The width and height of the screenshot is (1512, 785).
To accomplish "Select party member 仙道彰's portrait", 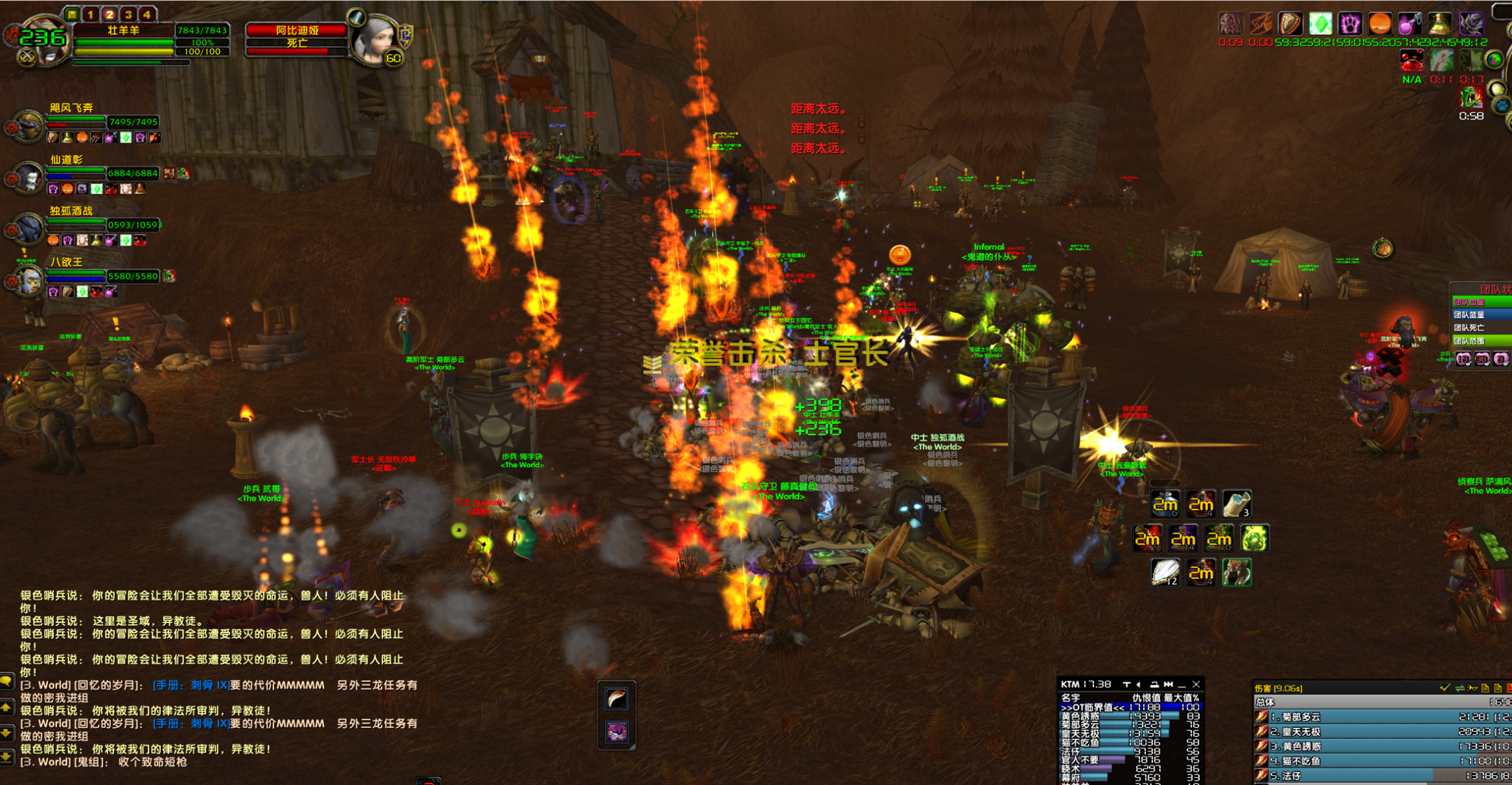I will tap(28, 177).
